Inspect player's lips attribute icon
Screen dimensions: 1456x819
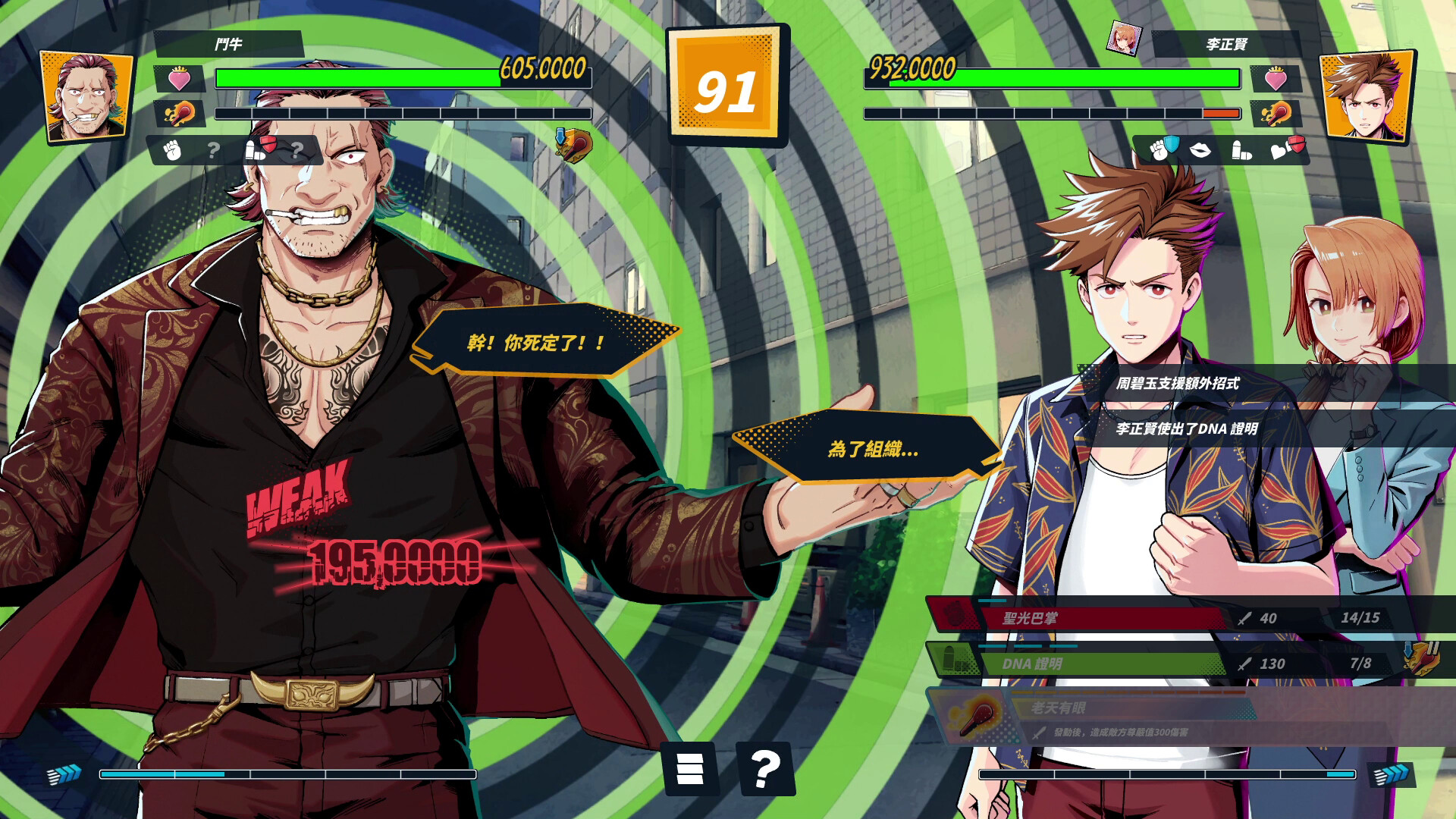(1200, 150)
